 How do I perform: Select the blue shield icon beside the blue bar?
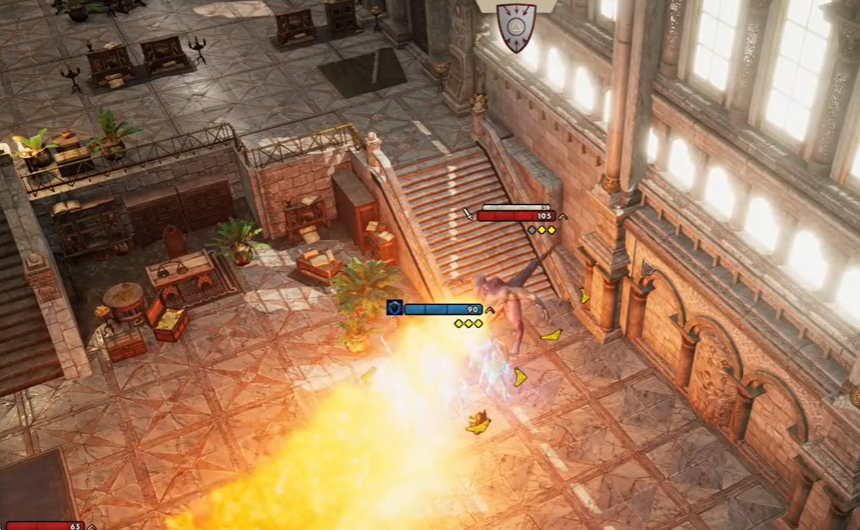coord(395,309)
